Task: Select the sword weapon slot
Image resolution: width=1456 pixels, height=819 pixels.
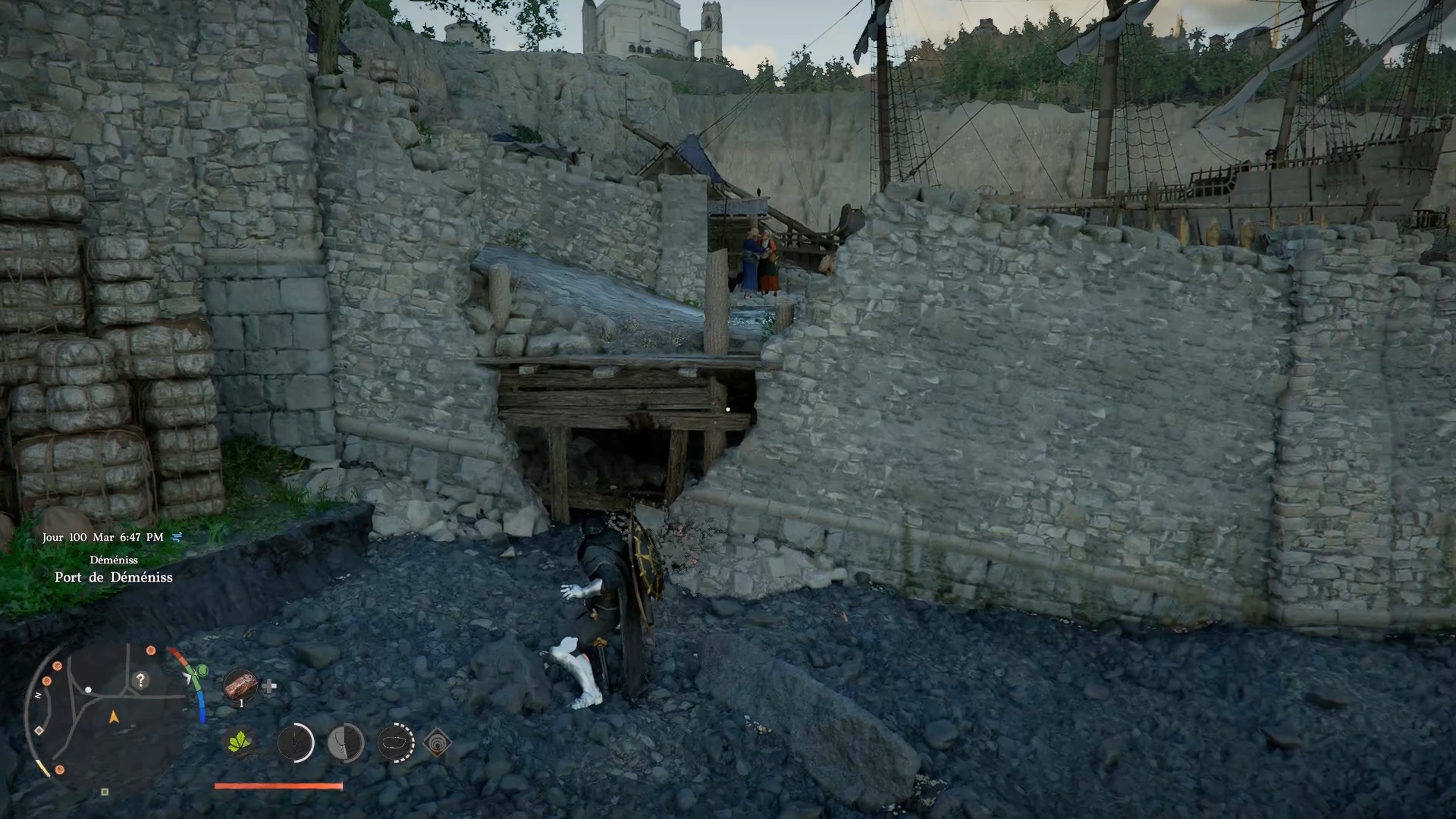Action: [296, 743]
